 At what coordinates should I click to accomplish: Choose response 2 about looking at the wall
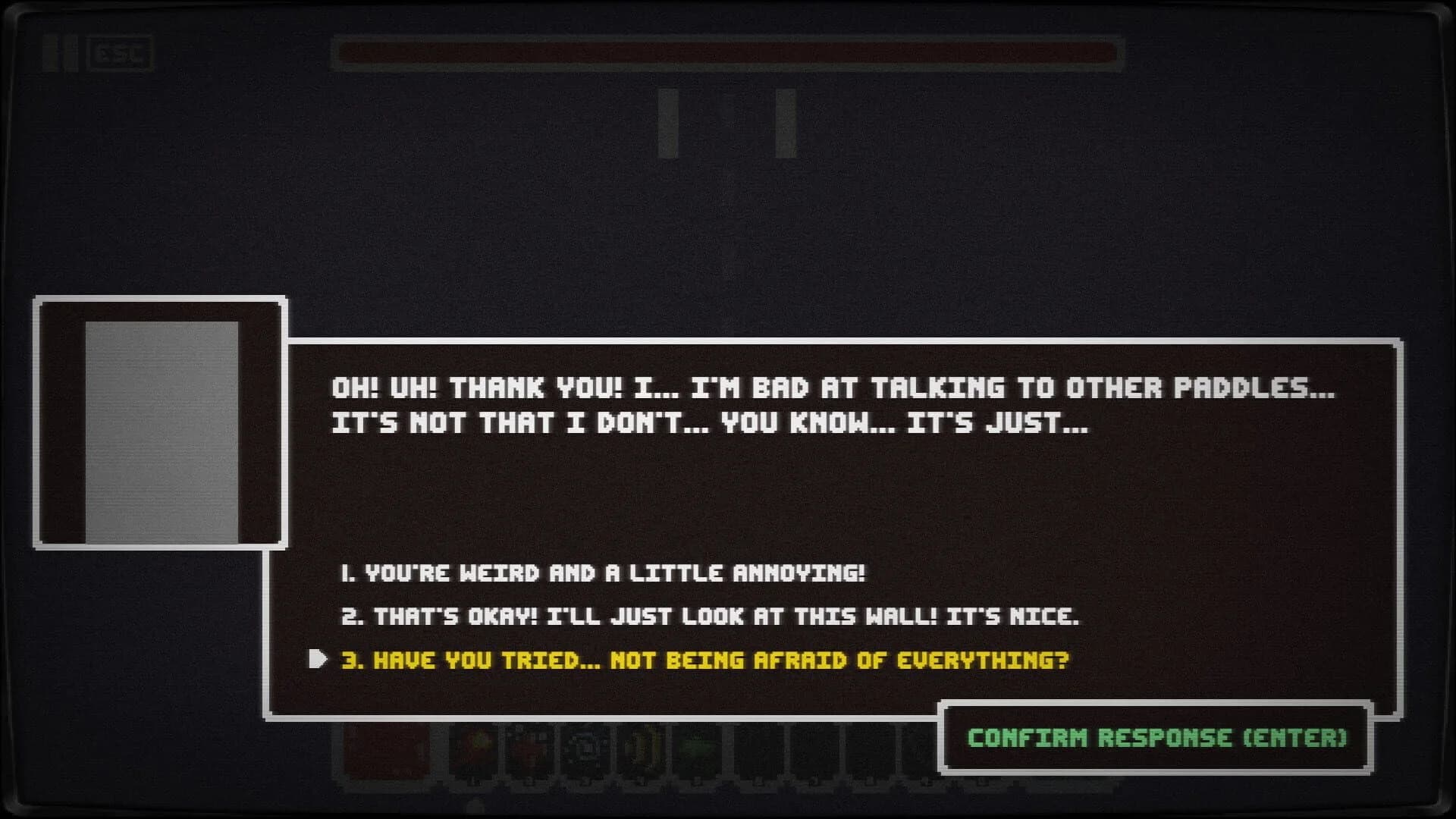click(713, 618)
